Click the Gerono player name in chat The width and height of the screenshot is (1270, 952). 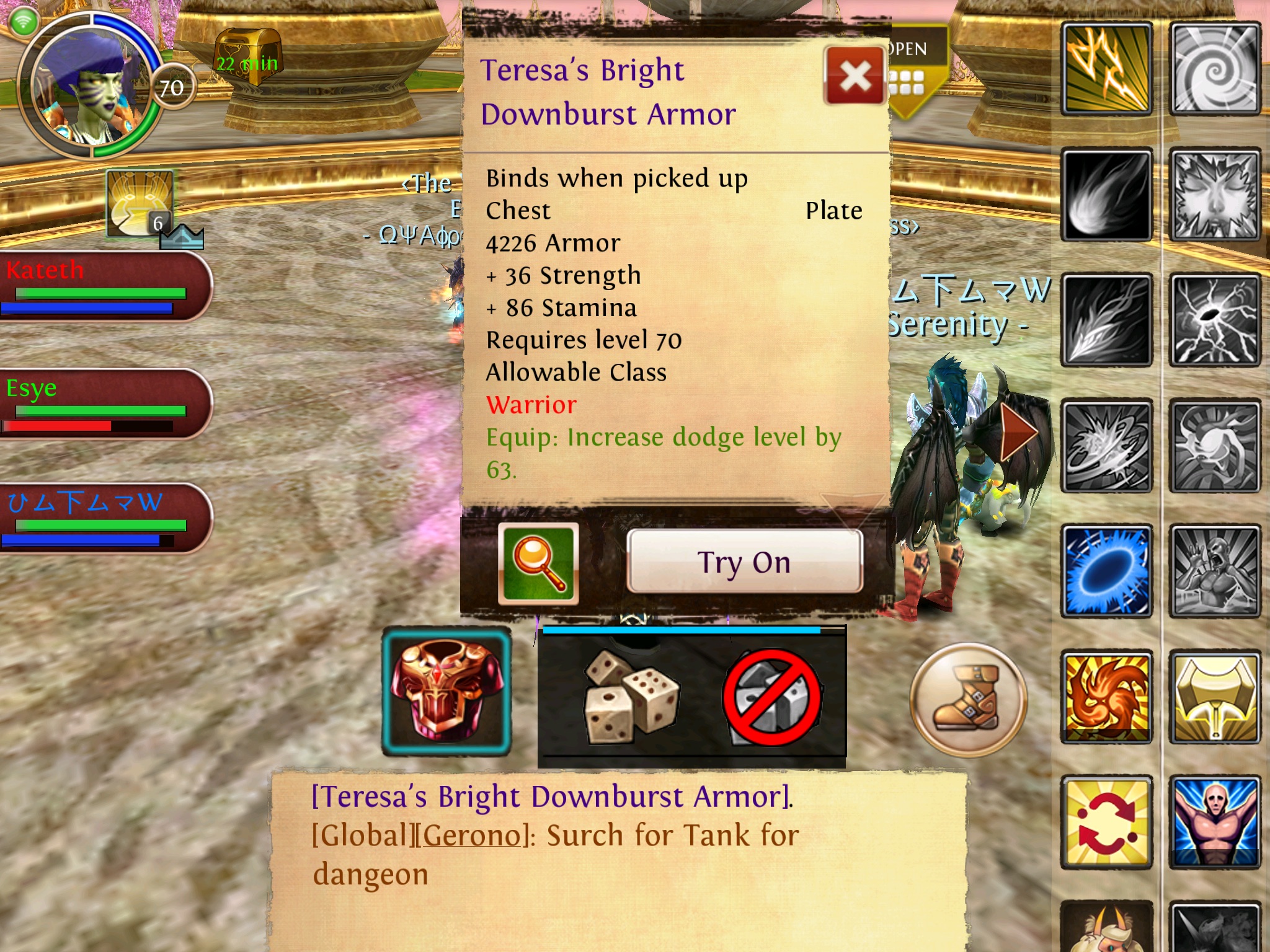[471, 835]
